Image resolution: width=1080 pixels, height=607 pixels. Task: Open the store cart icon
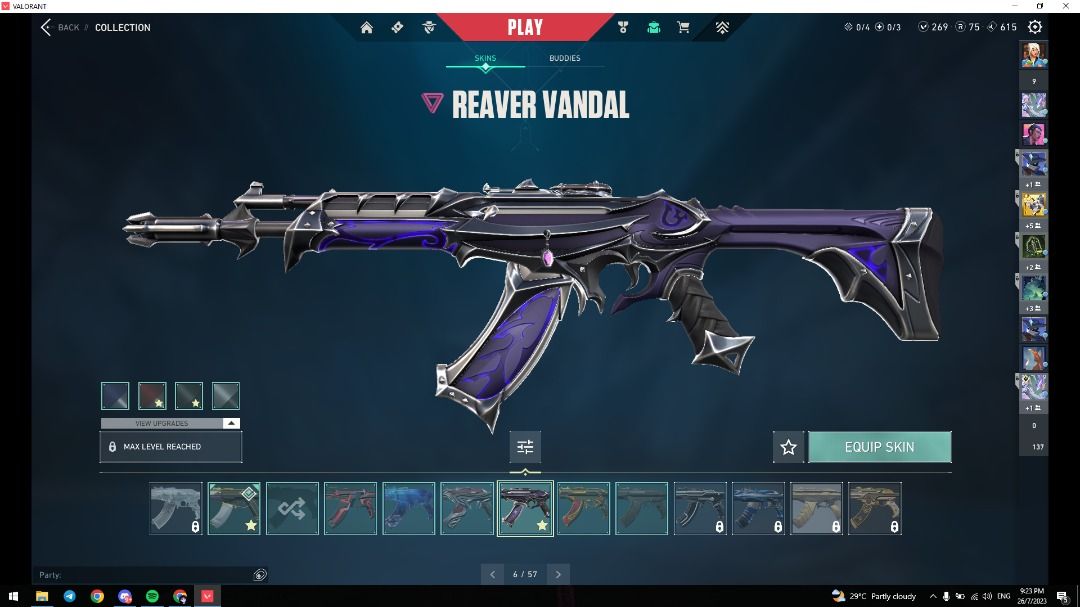click(x=684, y=28)
